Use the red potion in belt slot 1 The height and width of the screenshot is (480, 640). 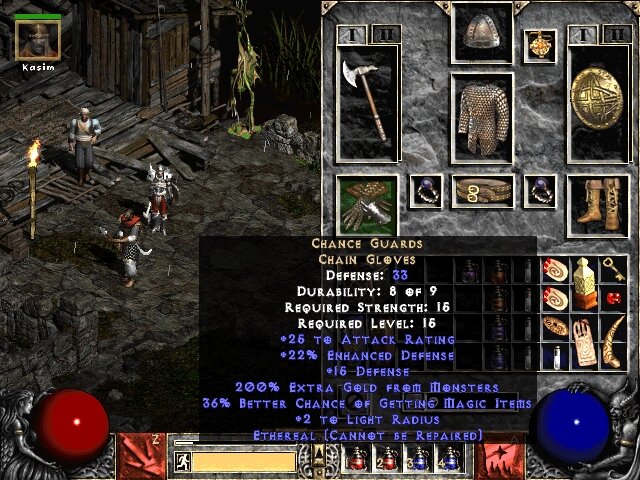358,458
